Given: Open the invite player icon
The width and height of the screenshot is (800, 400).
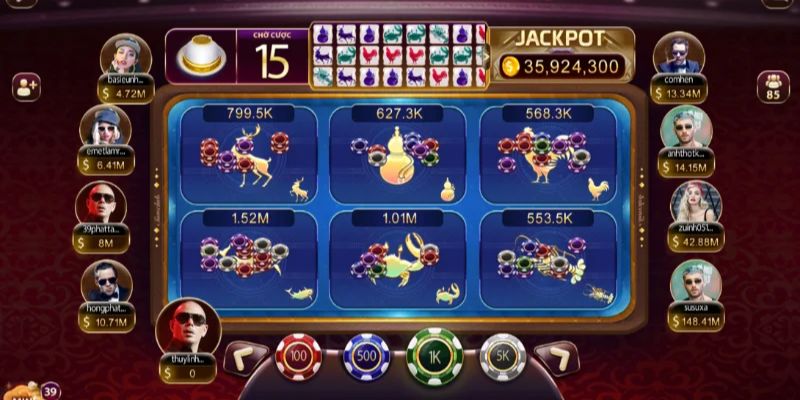Looking at the screenshot, I should [26, 86].
